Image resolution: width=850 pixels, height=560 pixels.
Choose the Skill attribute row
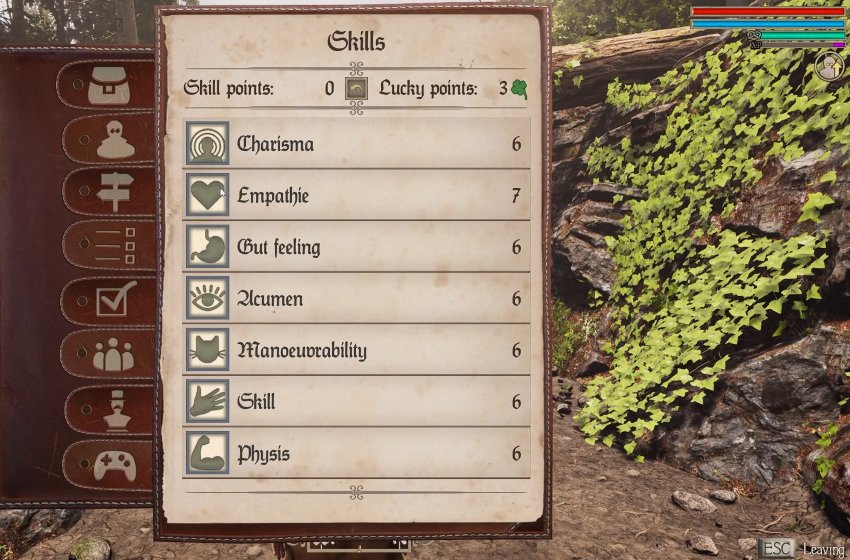[357, 402]
